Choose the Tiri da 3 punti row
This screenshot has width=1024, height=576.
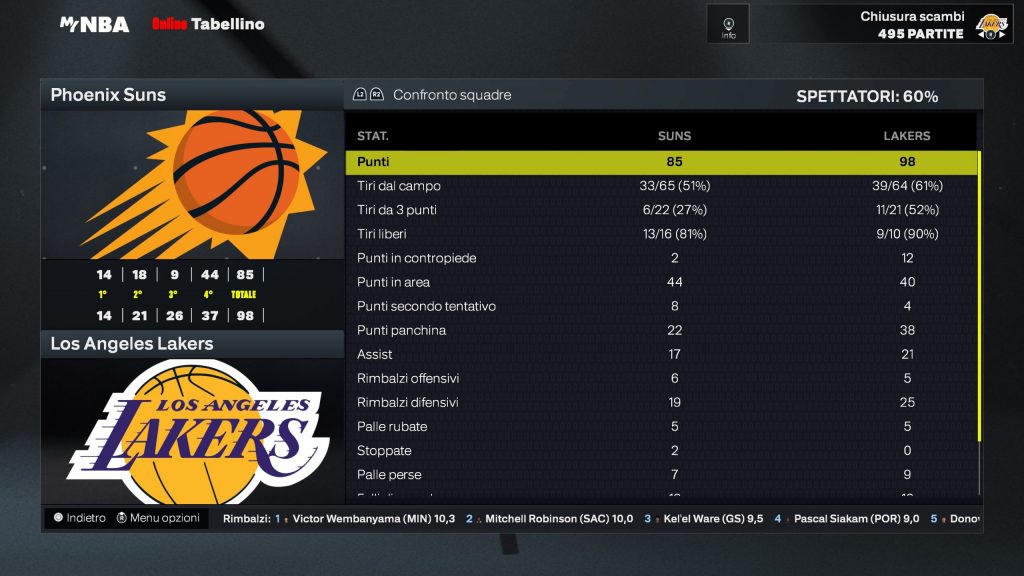[661, 210]
